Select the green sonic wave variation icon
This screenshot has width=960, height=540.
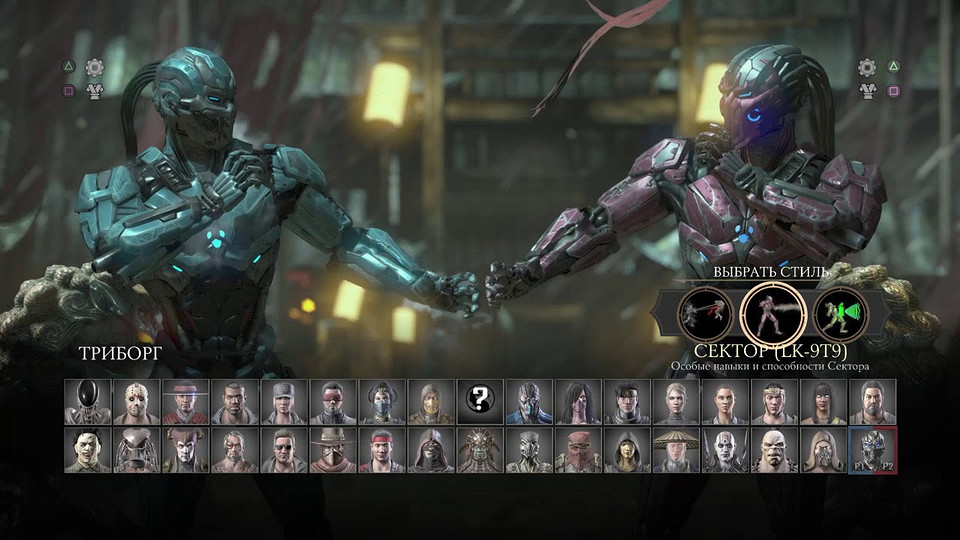(840, 315)
